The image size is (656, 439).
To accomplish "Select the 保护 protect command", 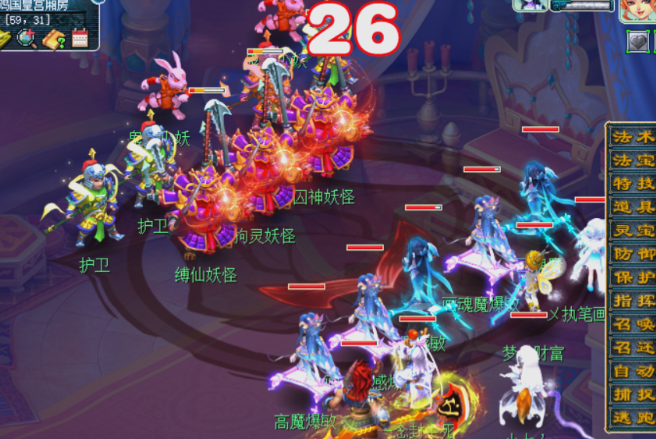I will 632,277.
